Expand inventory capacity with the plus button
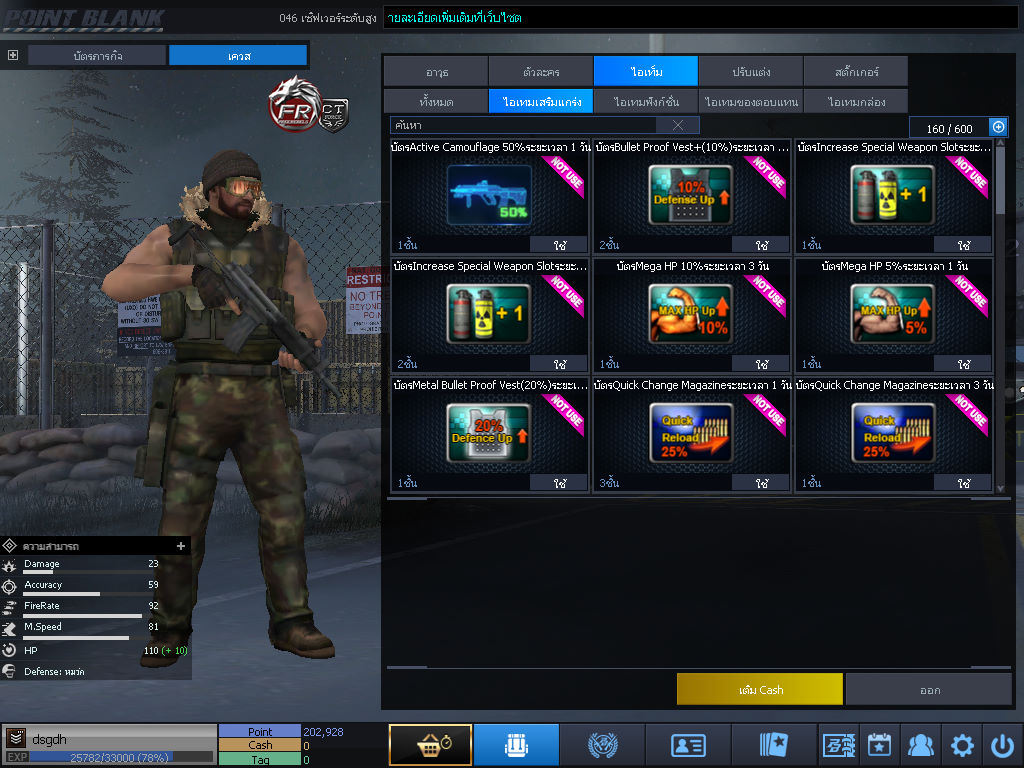 [997, 127]
